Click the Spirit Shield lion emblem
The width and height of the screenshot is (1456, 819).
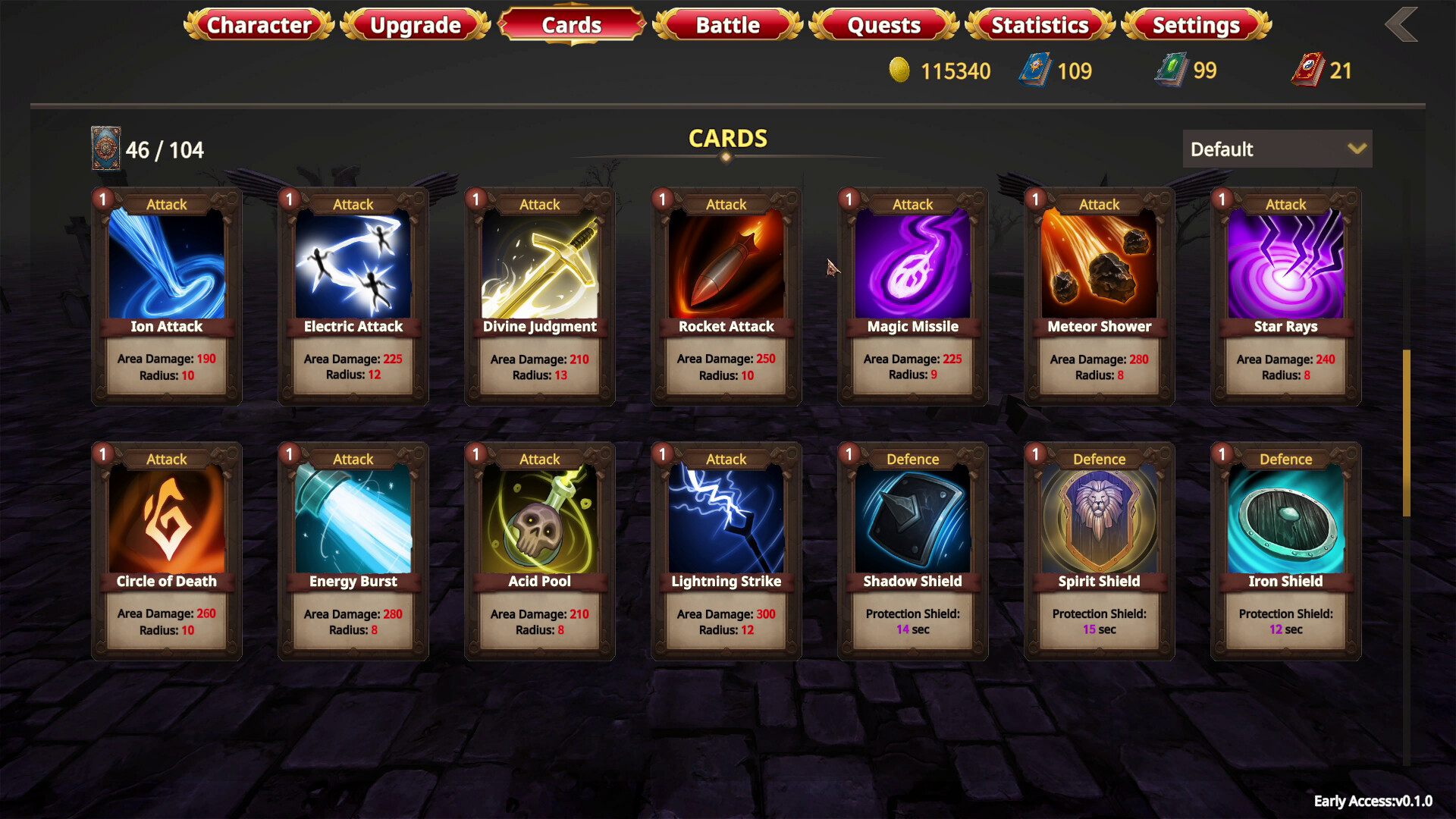[1098, 516]
